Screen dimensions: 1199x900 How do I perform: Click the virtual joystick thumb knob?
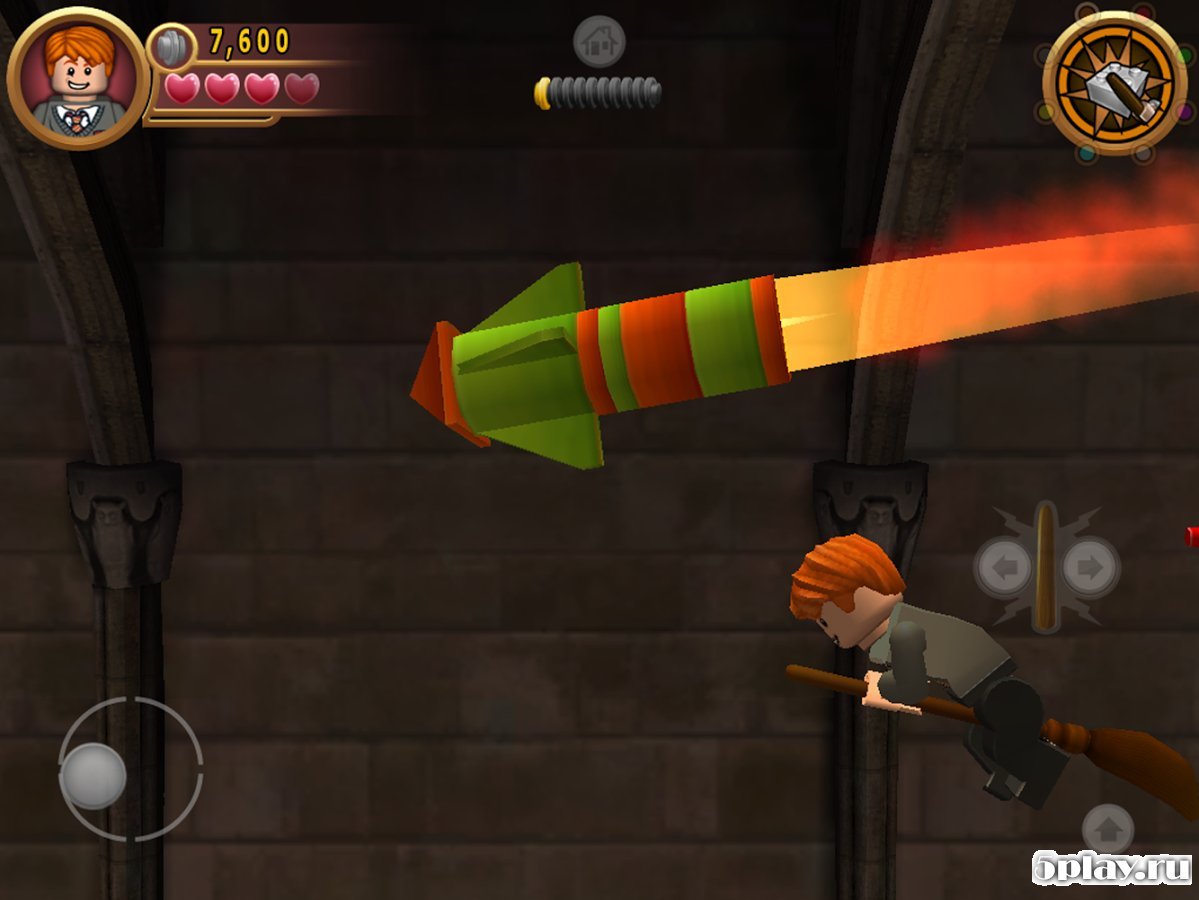tap(93, 776)
